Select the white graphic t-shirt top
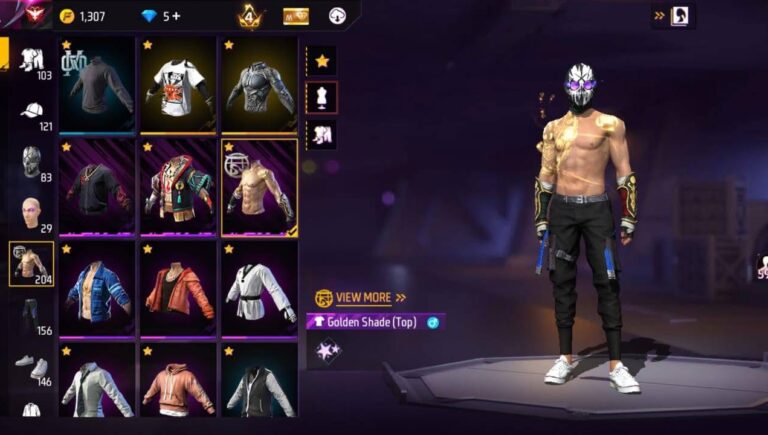The height and width of the screenshot is (435, 768). coord(178,86)
